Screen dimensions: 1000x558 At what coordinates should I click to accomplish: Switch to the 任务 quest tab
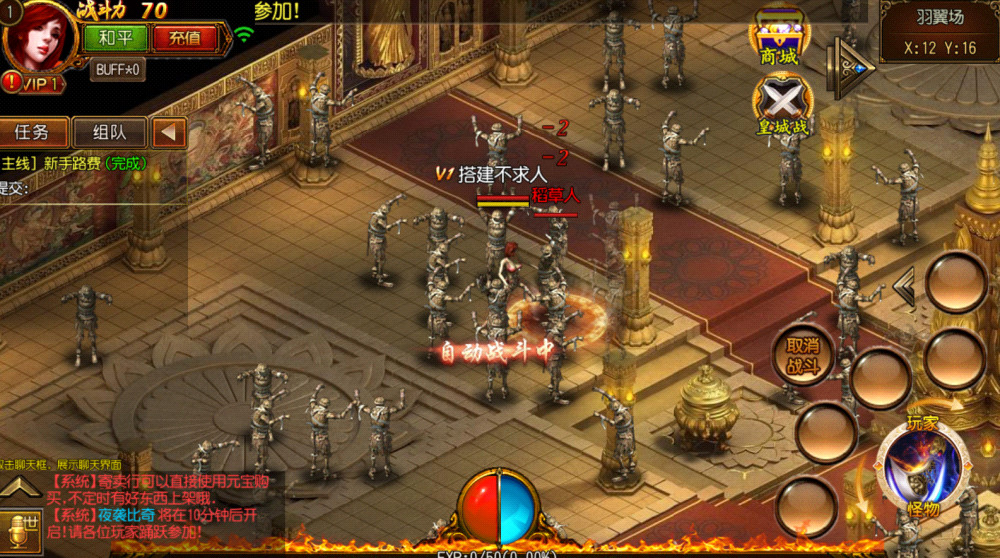[x=36, y=132]
